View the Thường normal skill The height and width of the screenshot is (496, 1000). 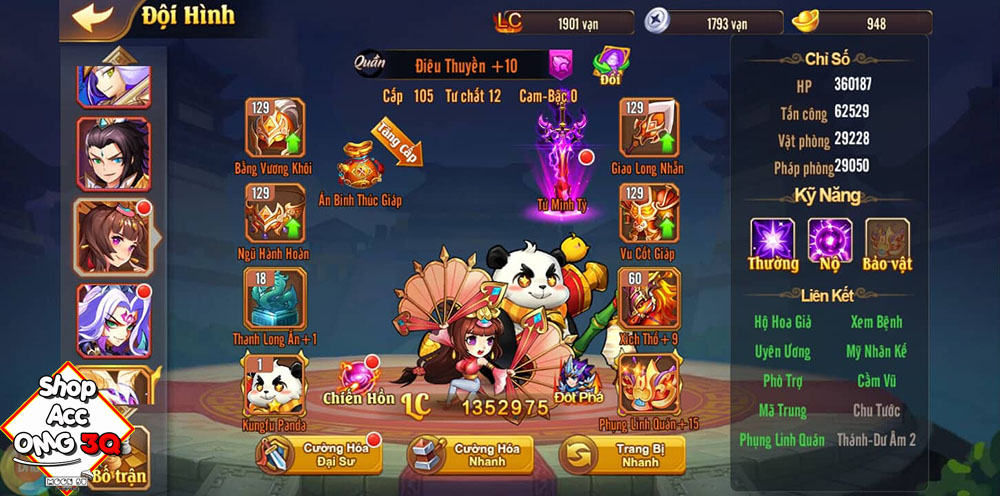(773, 241)
